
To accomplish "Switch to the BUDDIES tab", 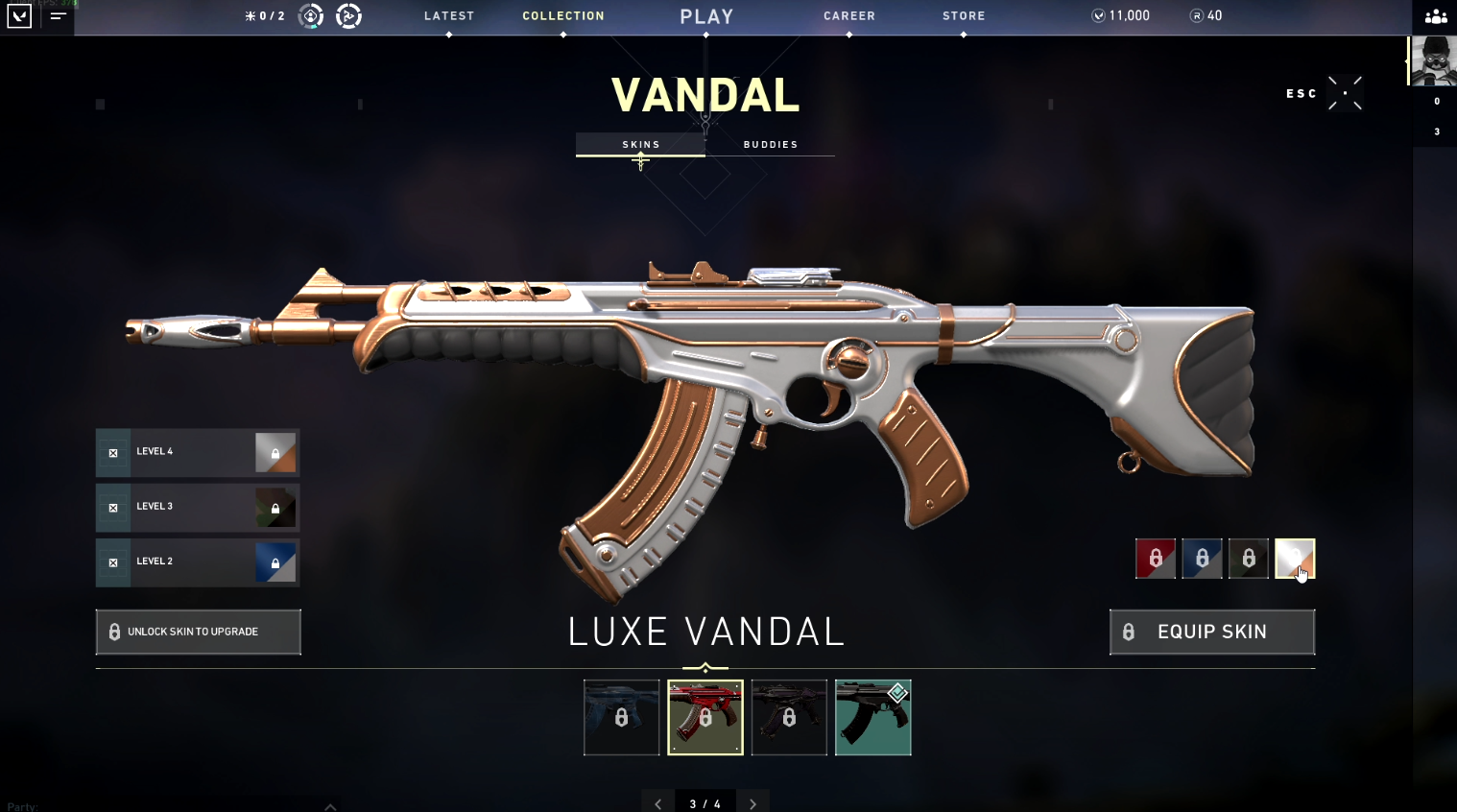I will (x=771, y=144).
